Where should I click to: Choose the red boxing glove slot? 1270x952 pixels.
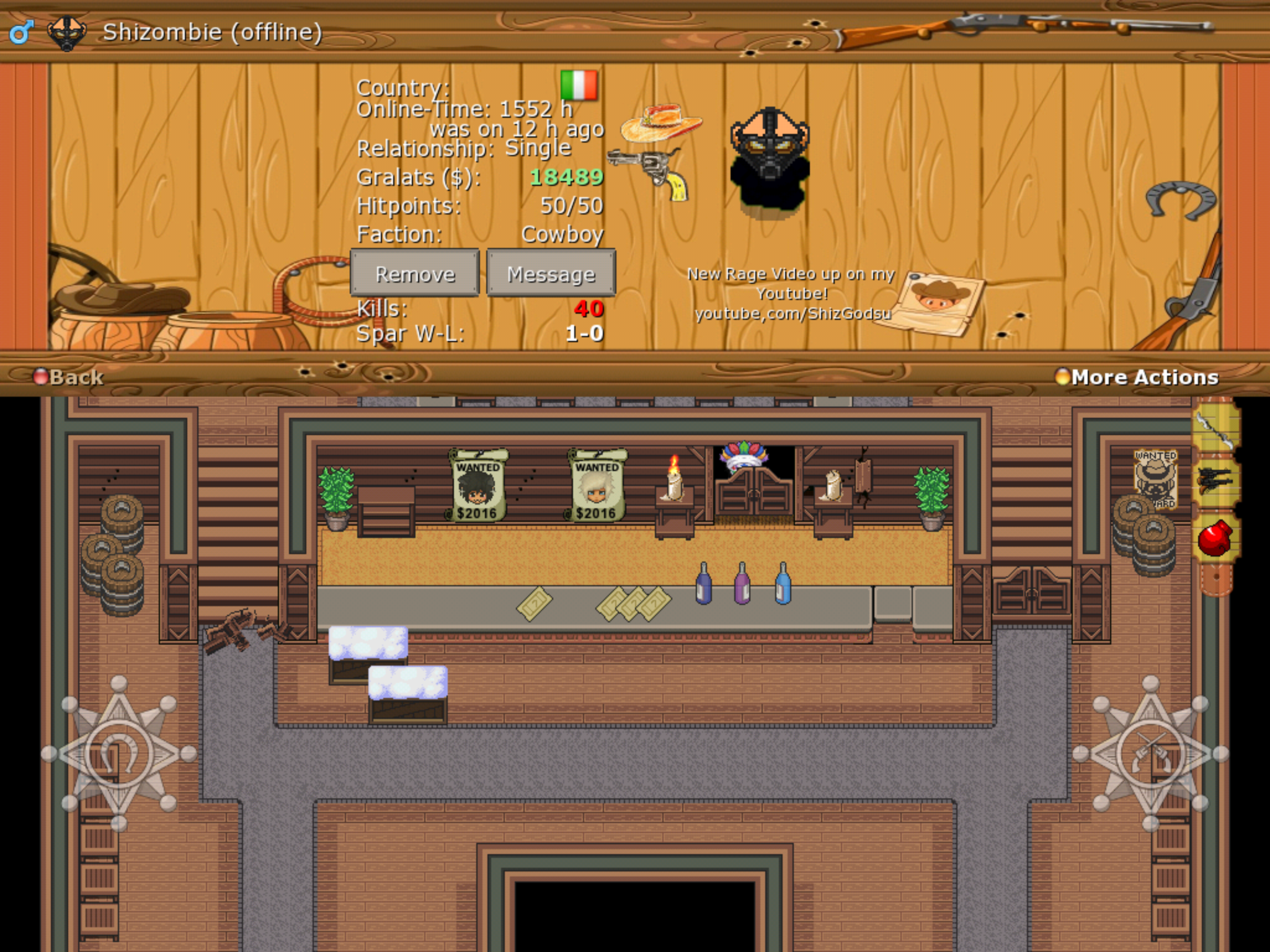click(x=1216, y=537)
